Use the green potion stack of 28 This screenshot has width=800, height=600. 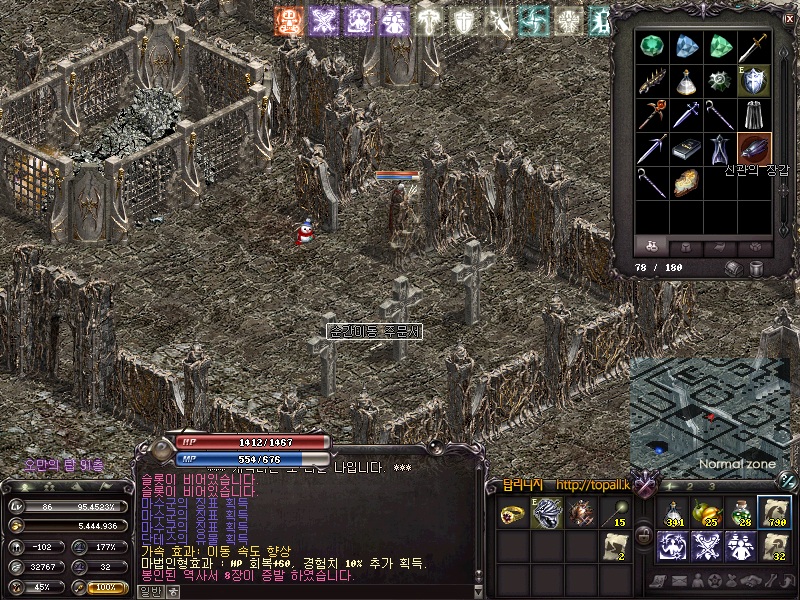click(740, 512)
